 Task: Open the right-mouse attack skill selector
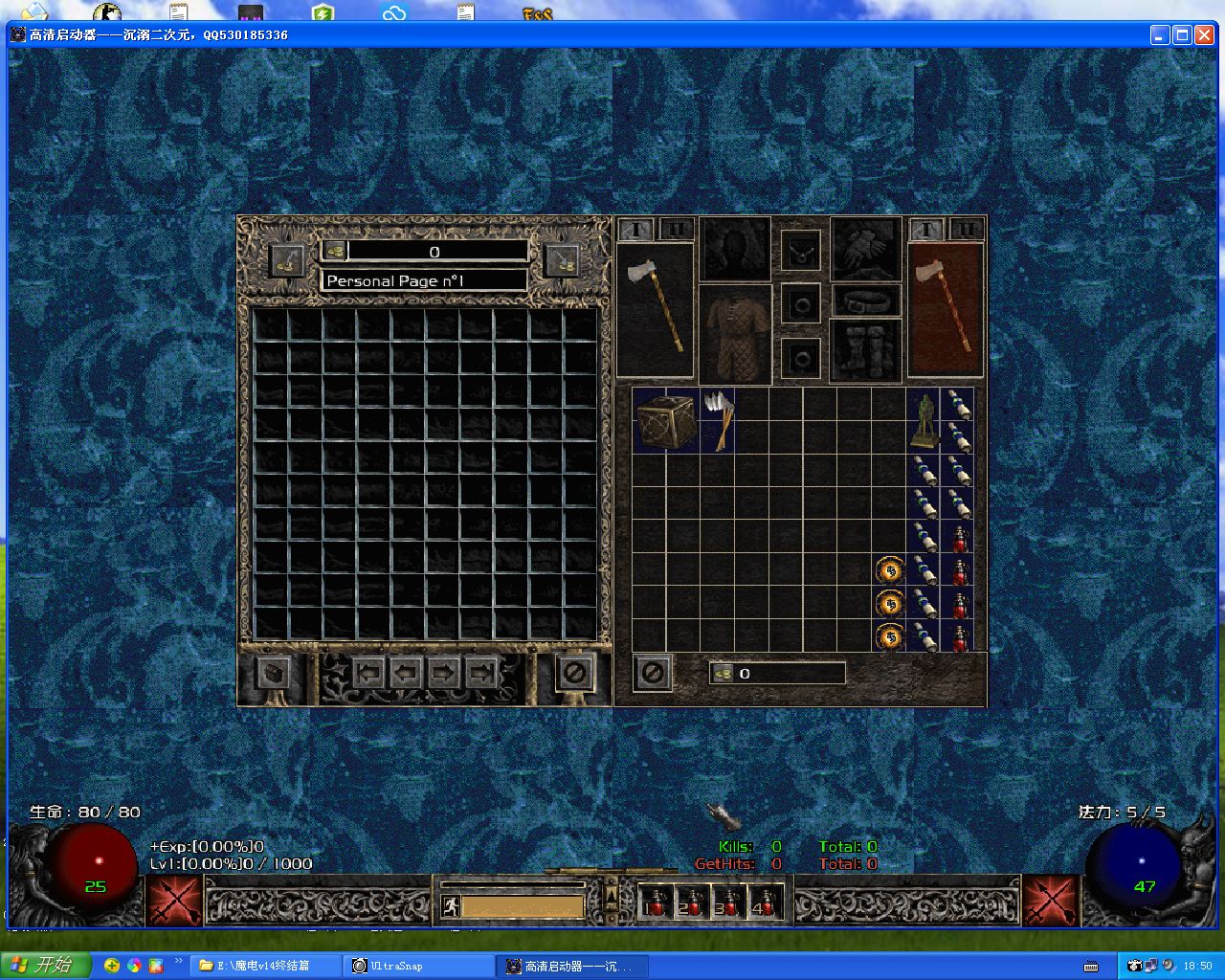1051,901
